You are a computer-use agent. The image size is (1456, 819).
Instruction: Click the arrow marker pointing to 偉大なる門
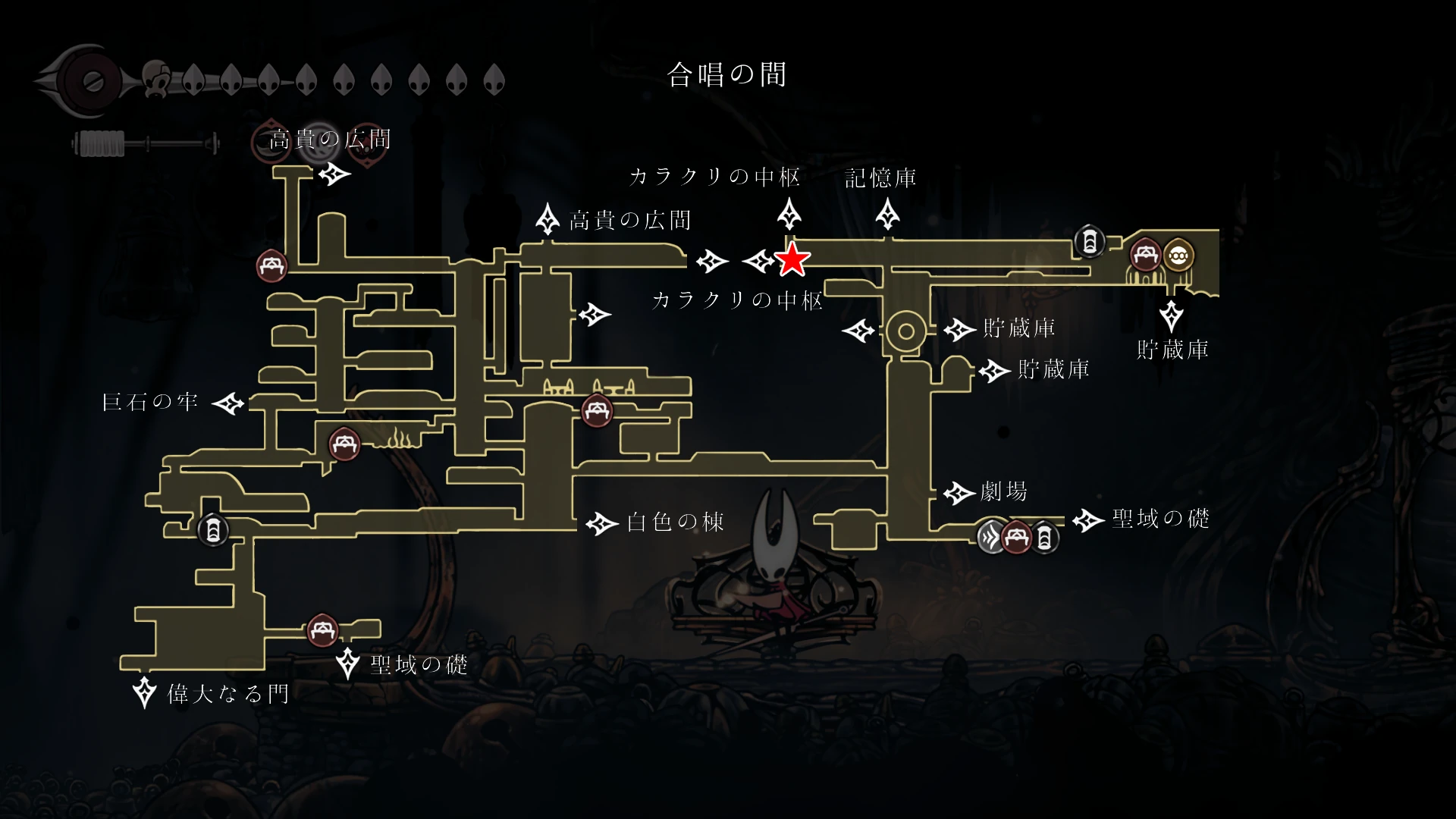pyautogui.click(x=144, y=692)
